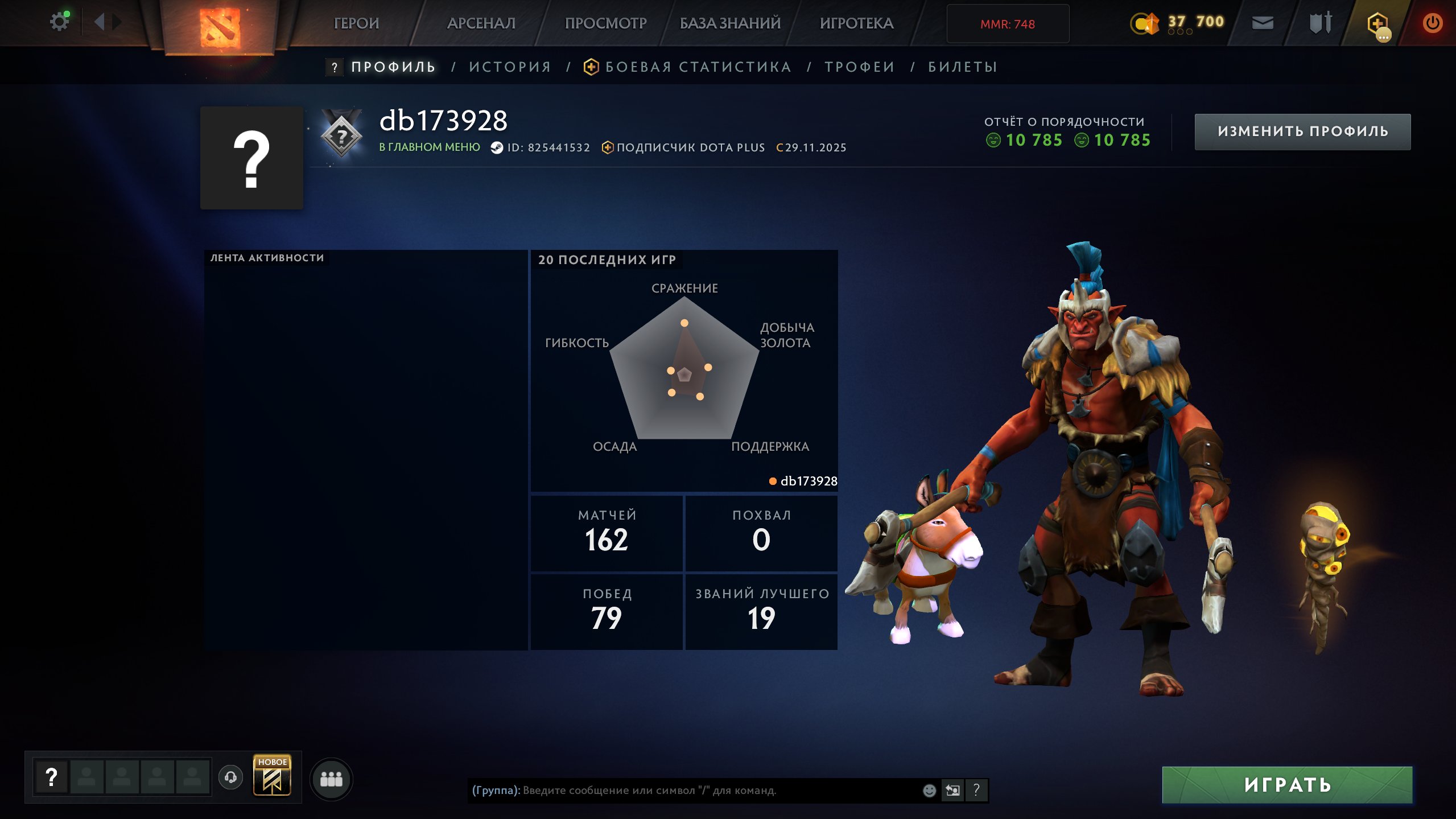
Task: Switch to the ИСТОРИЯ tab
Action: tap(509, 67)
